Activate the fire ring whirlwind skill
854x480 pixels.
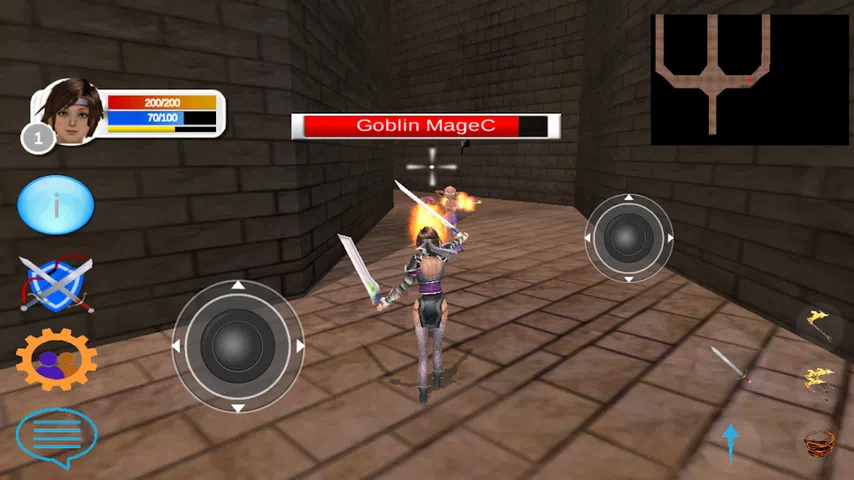pyautogui.click(x=821, y=440)
